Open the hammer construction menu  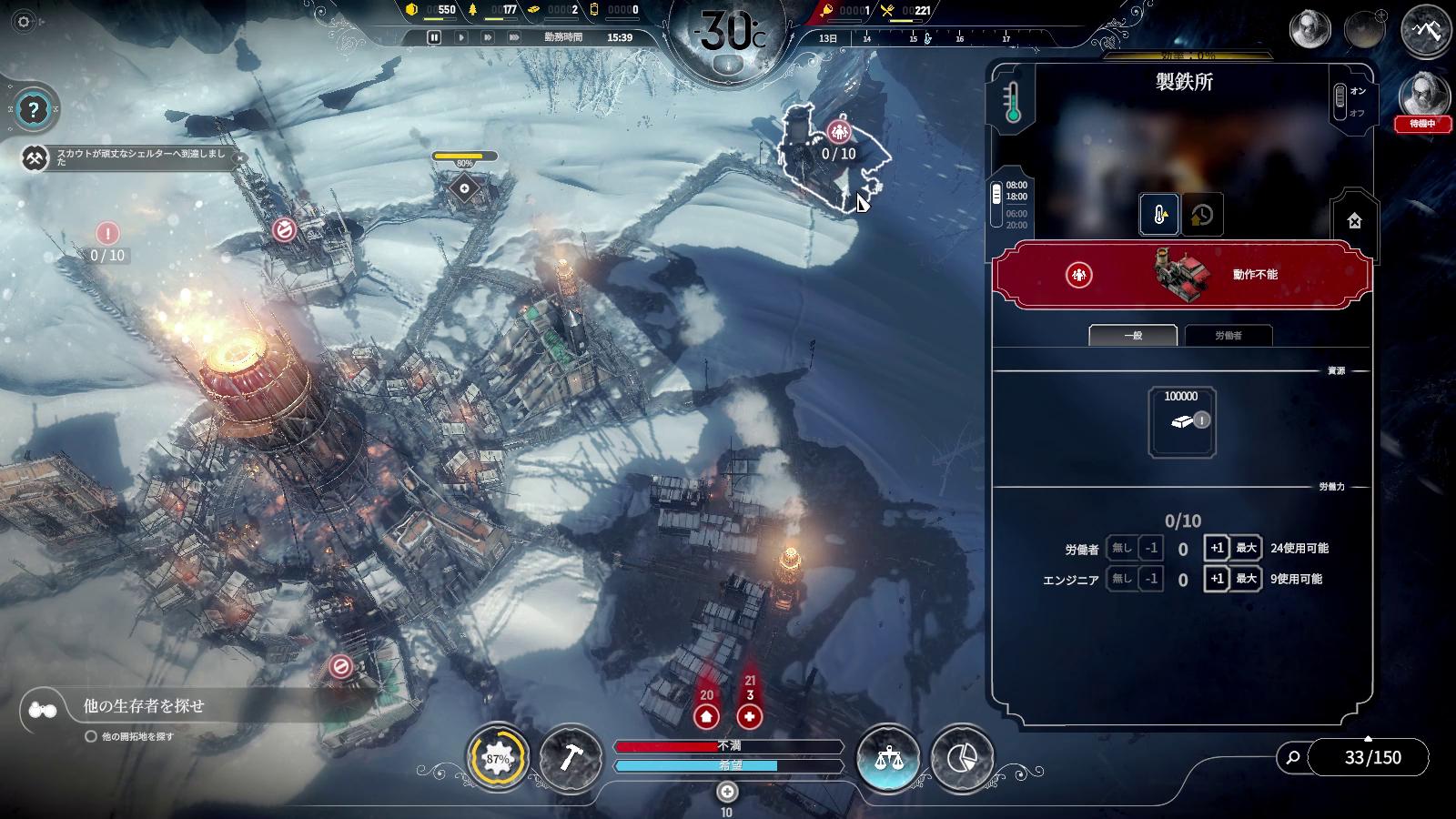[571, 758]
